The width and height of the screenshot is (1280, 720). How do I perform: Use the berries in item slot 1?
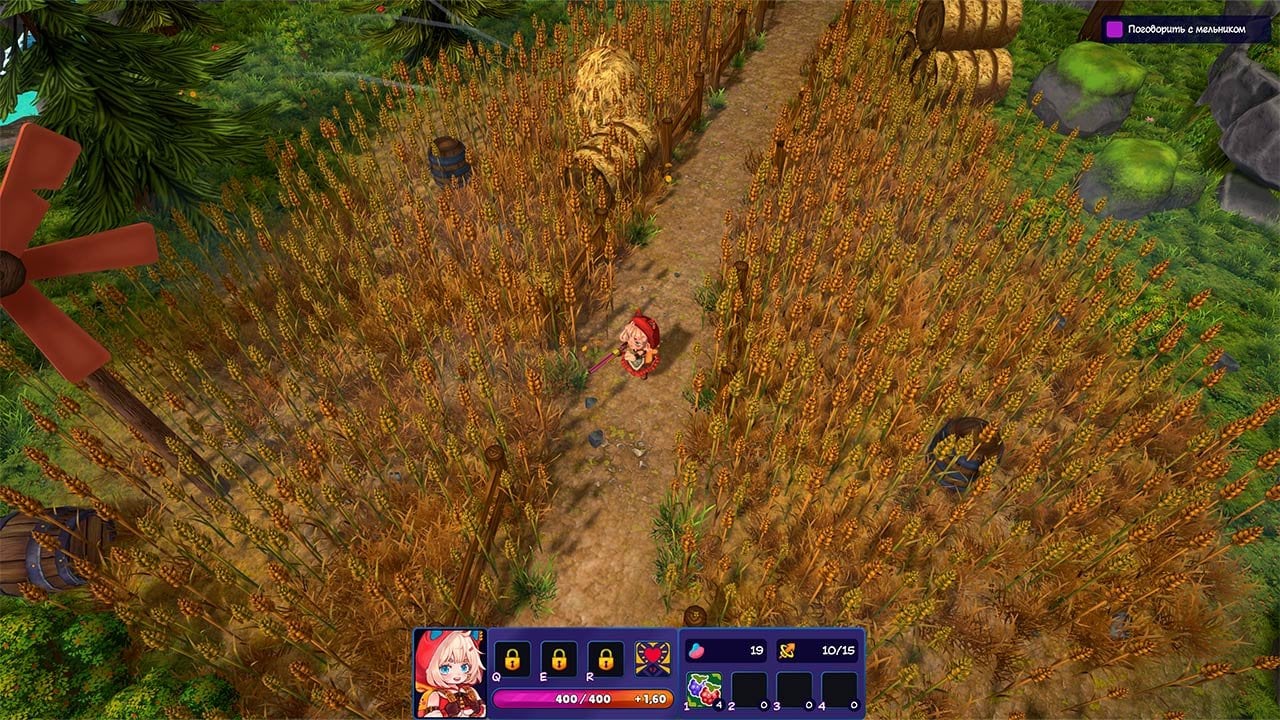pyautogui.click(x=704, y=690)
